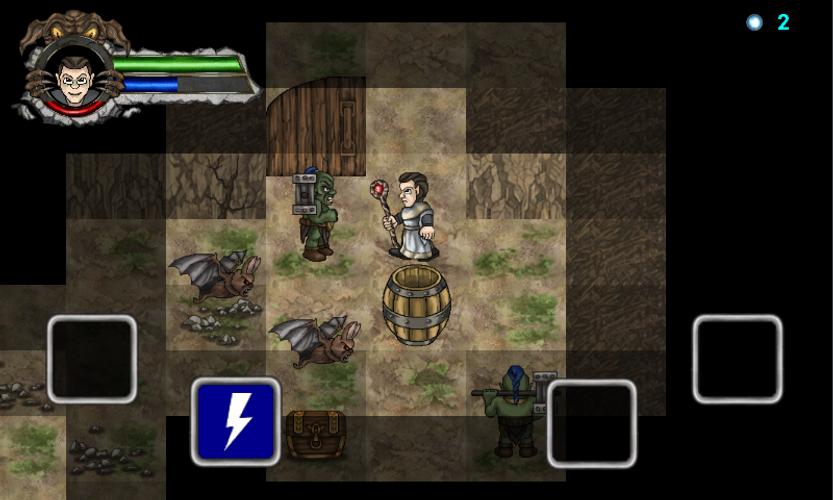The image size is (833, 500).
Task: Activate the lightning bolt ability
Action: (x=236, y=422)
